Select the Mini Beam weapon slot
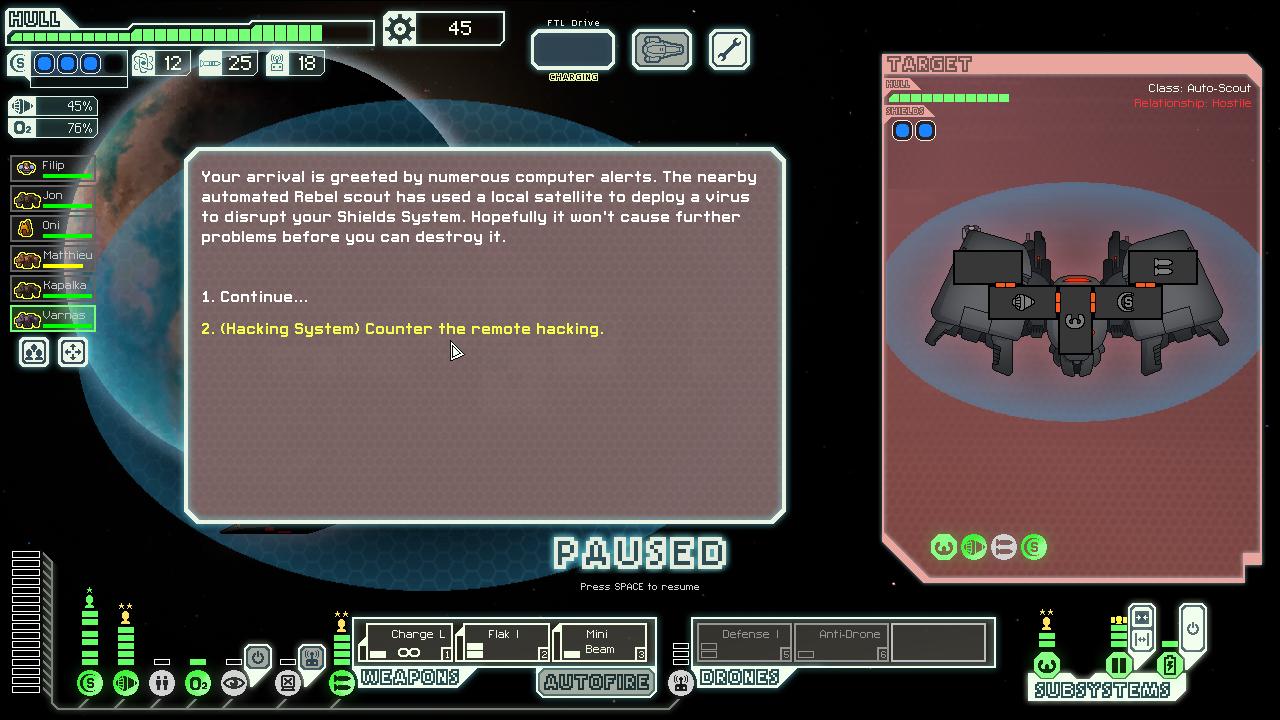Screen dimensions: 1280x720 click(600, 642)
